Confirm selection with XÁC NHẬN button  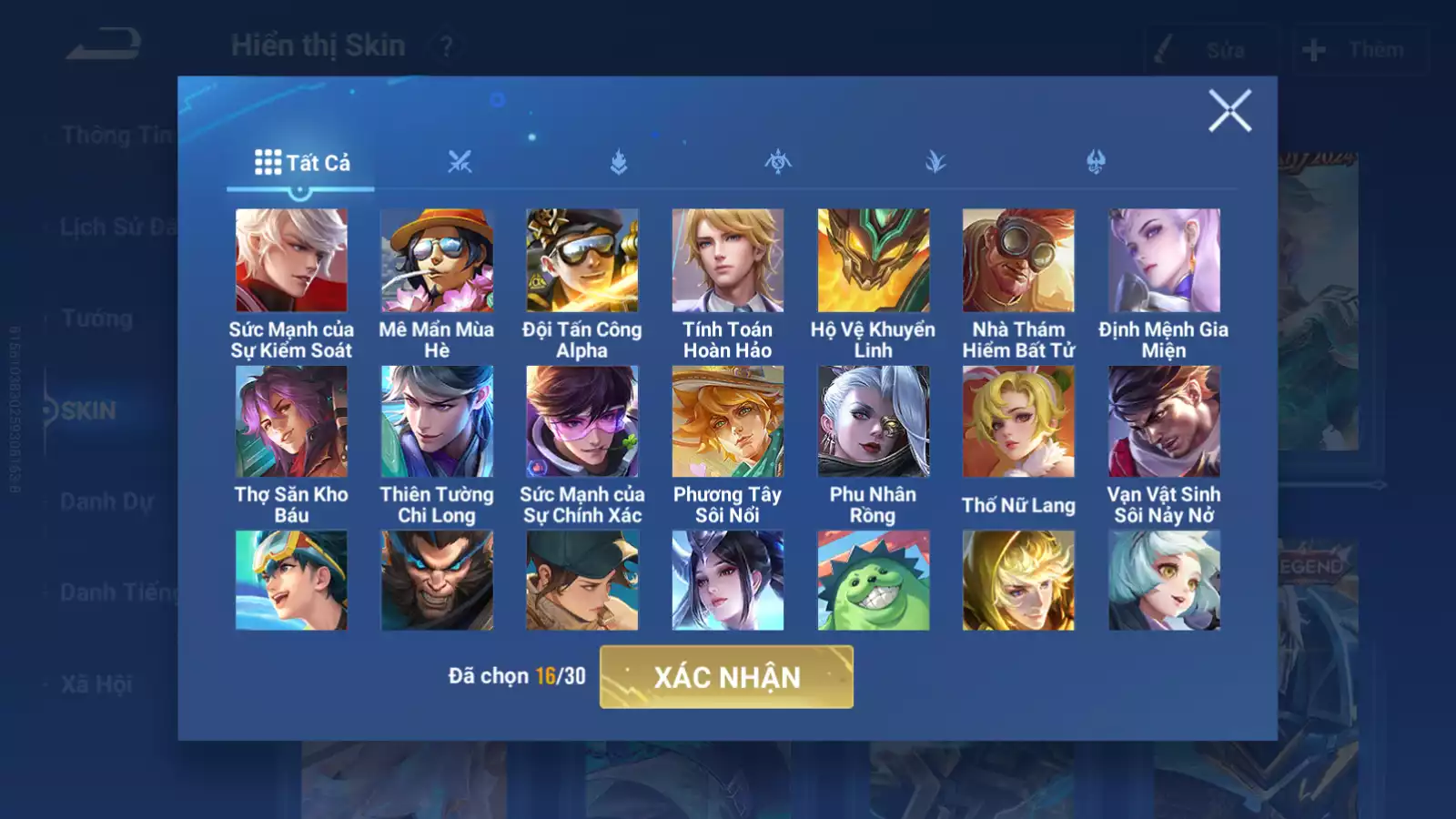click(x=726, y=677)
